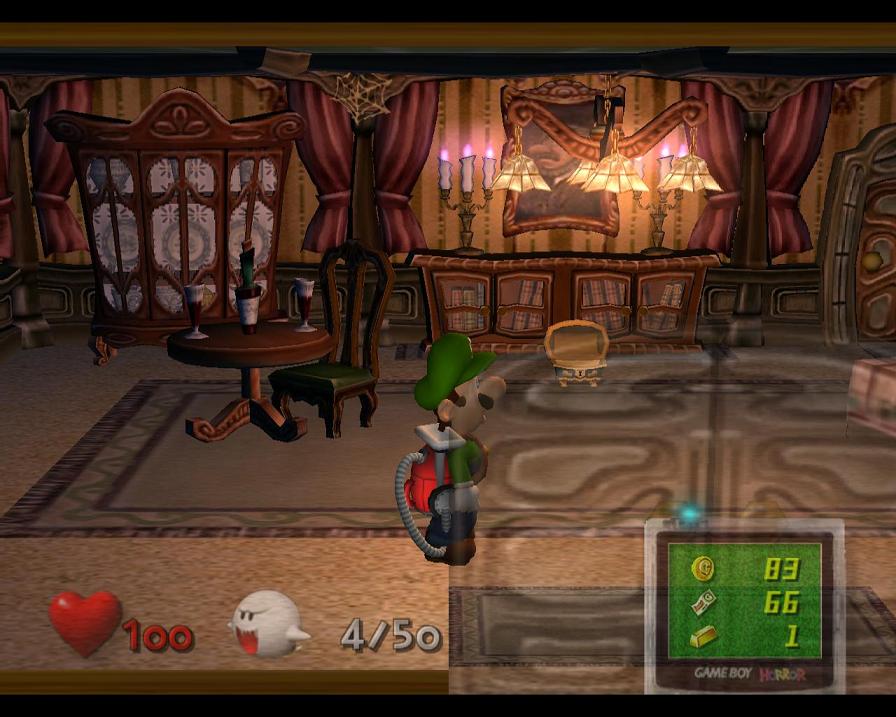896x717 pixels.
Task: Click the gold coin icon
Action: (705, 569)
